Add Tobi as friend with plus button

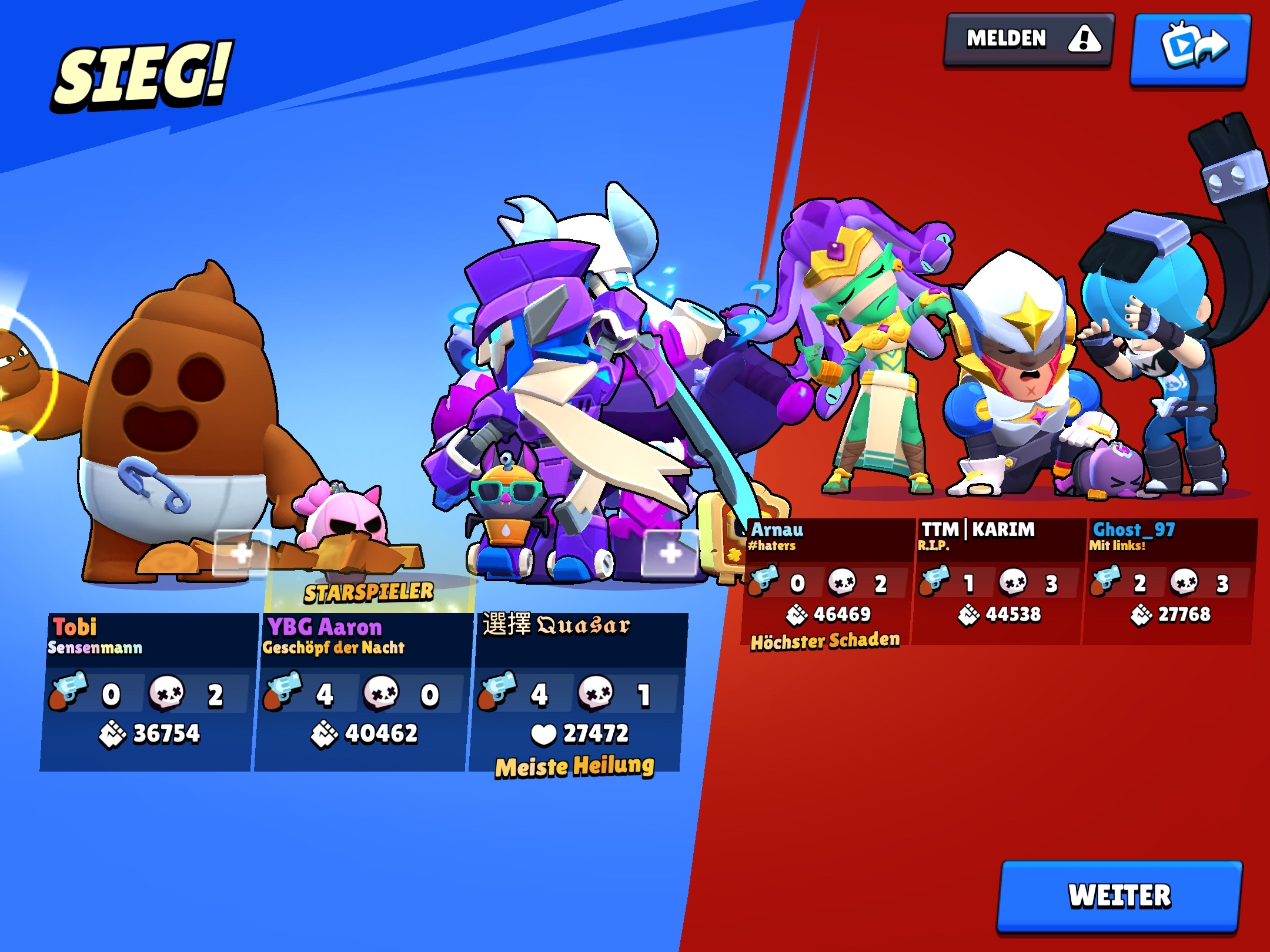point(242,552)
